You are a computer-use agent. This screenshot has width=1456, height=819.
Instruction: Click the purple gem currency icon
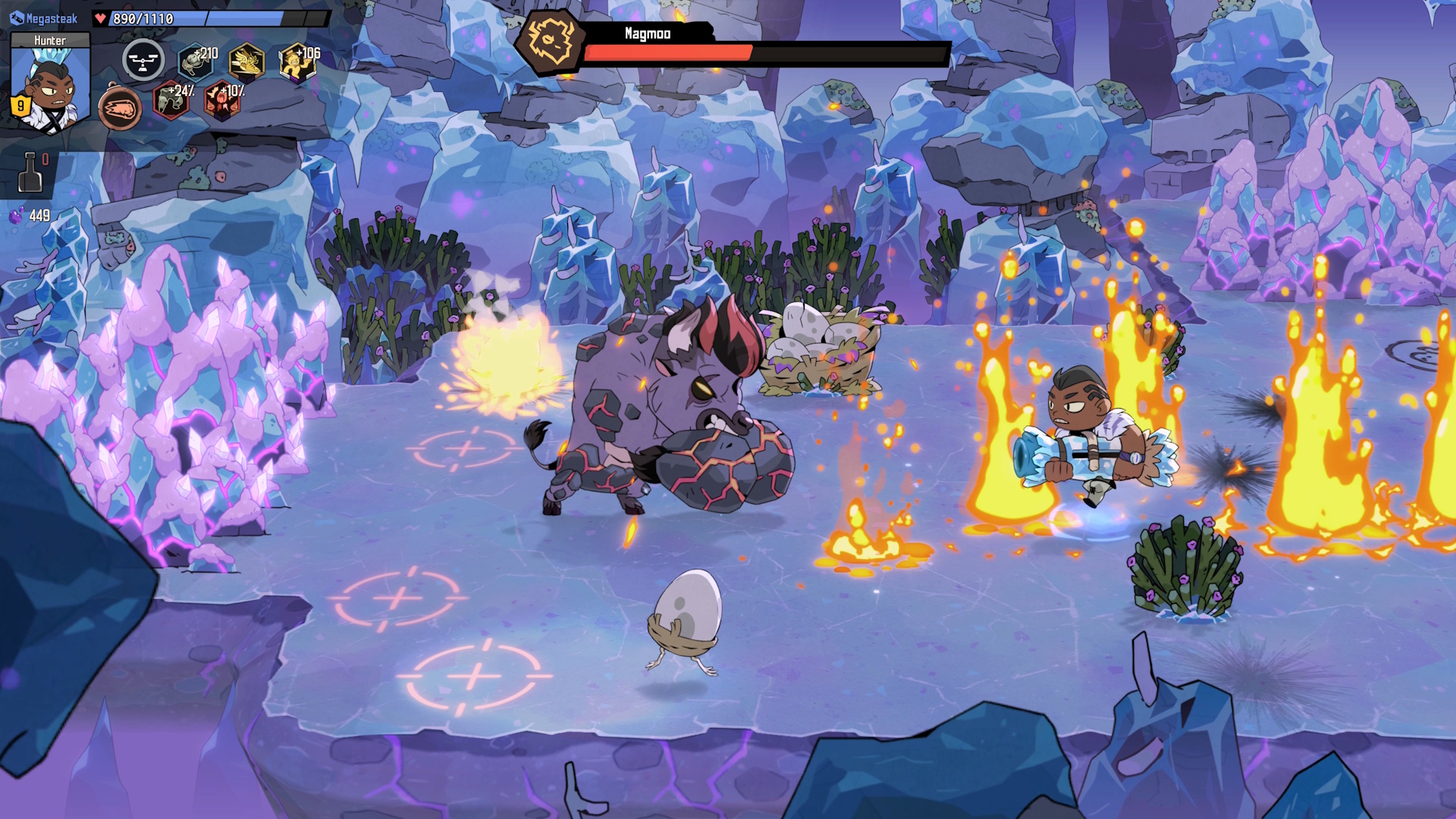(17, 215)
